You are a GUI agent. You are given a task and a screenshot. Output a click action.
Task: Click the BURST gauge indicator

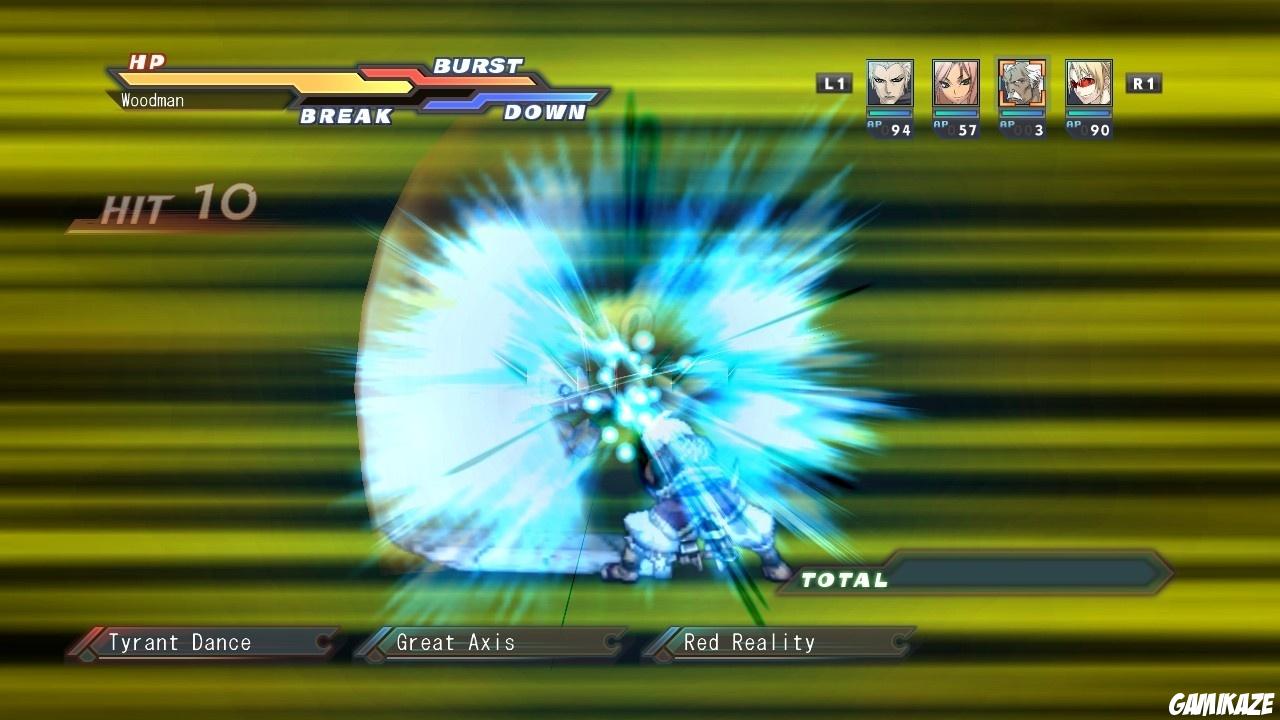point(476,66)
